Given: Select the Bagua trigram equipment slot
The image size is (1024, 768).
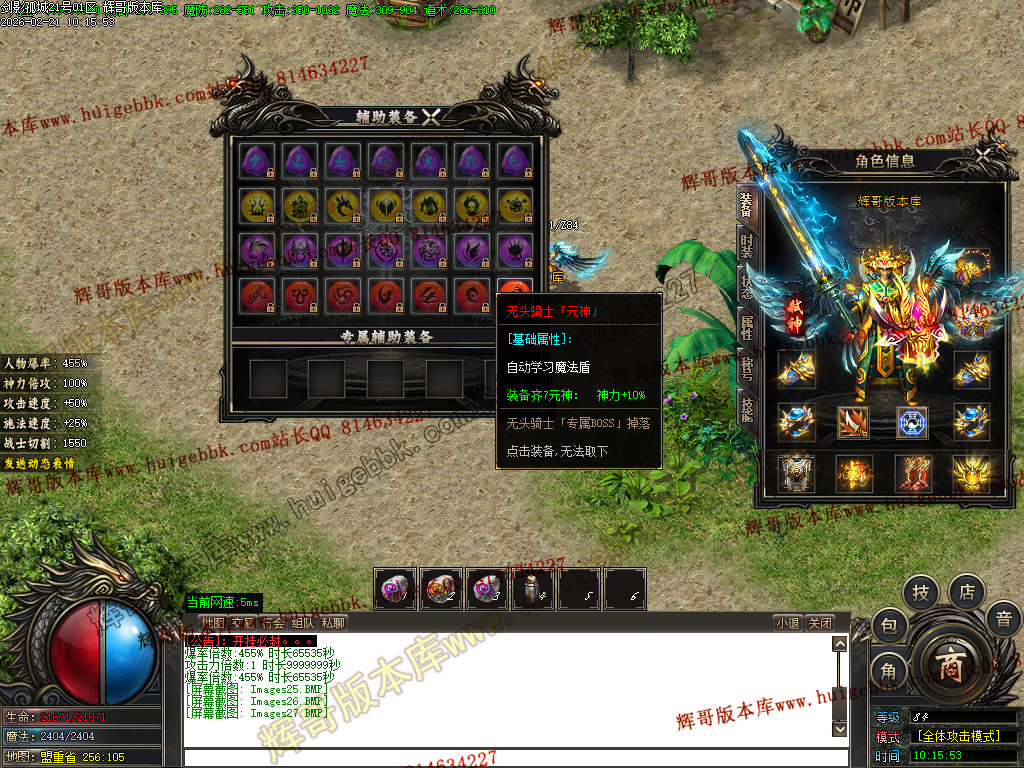Looking at the screenshot, I should 912,422.
